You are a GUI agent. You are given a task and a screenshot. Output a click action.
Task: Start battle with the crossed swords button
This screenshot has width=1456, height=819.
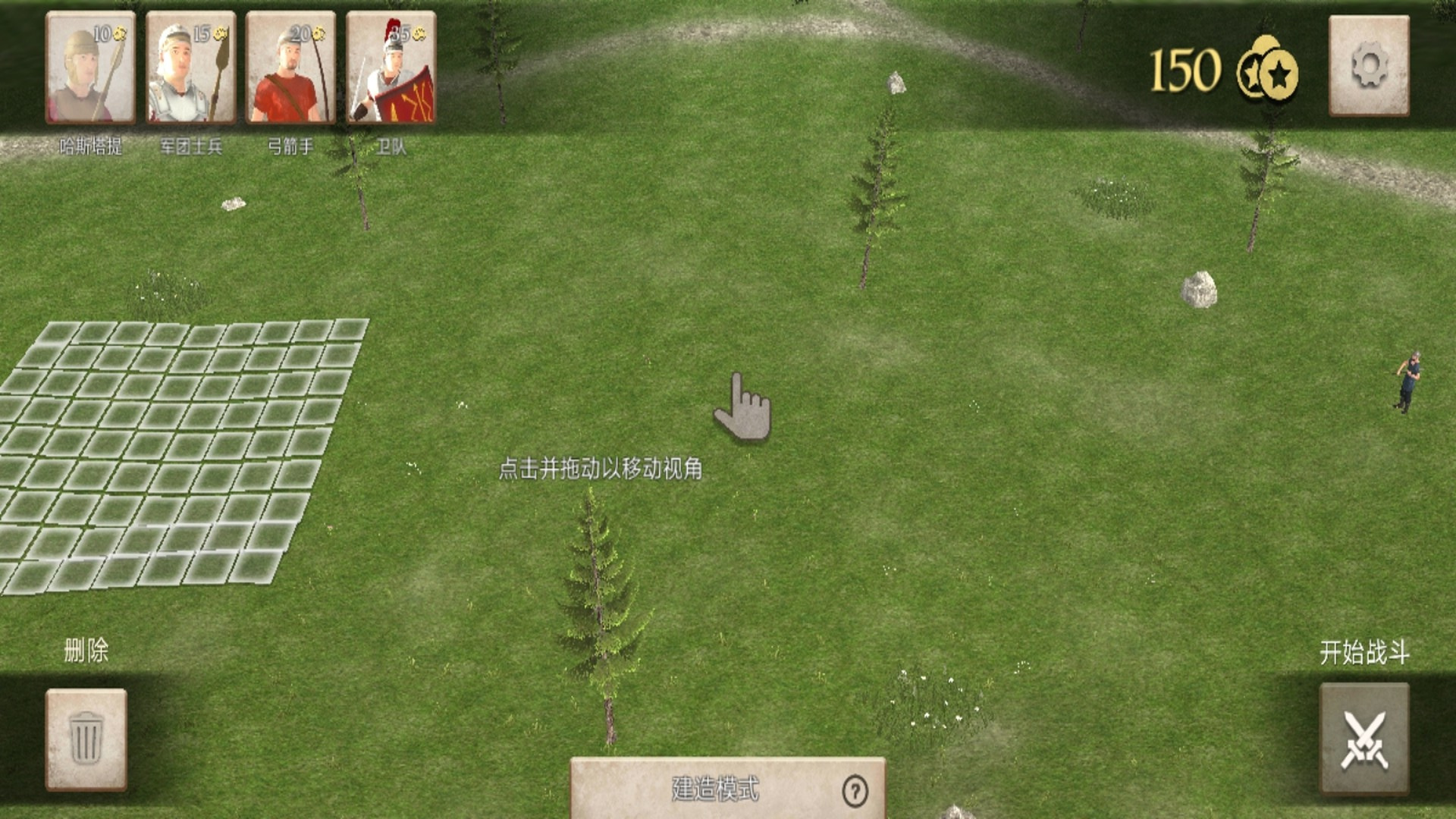coord(1363,739)
